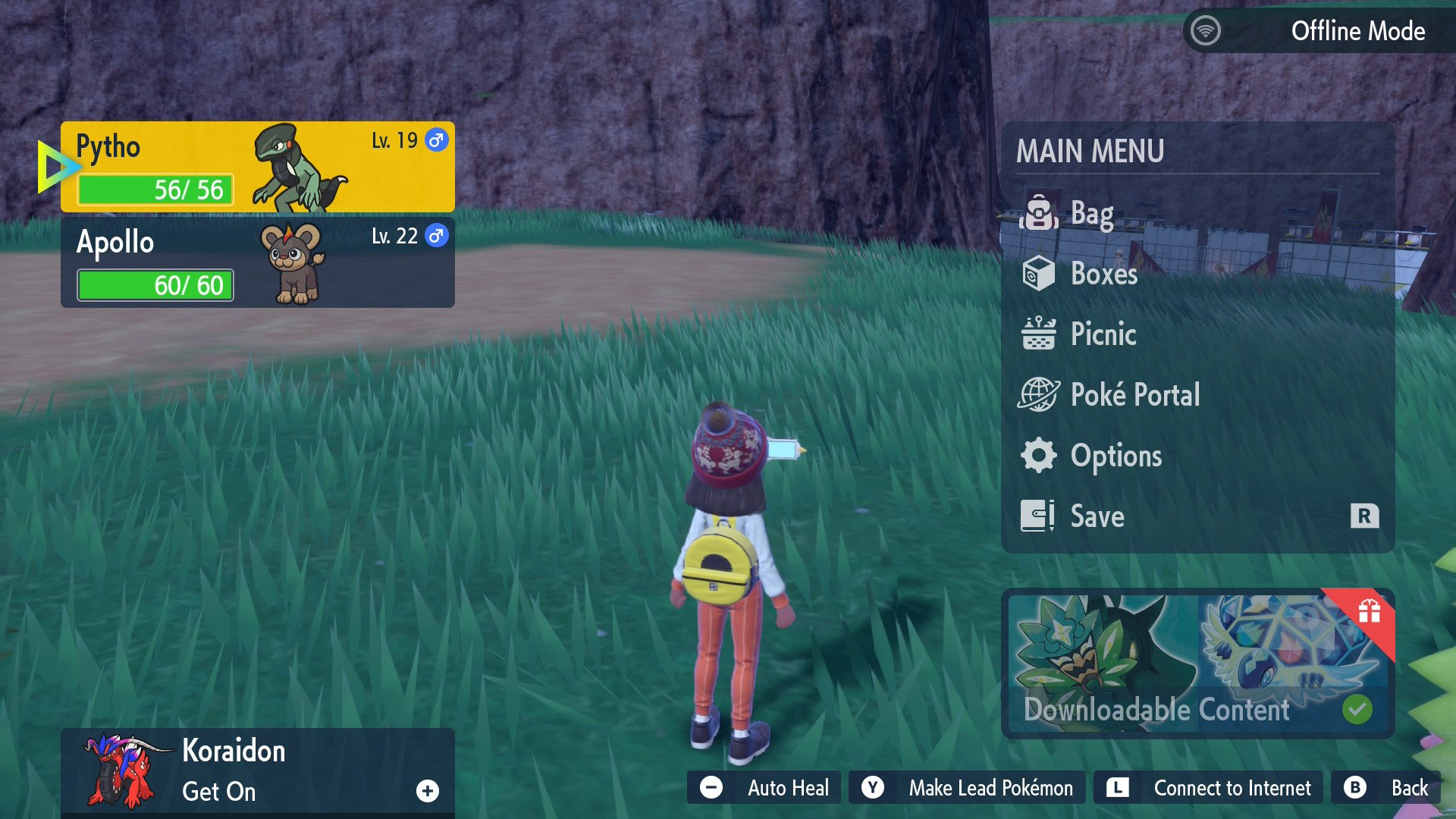Click Connect to Internet
This screenshot has width=1456, height=819.
pos(1208,788)
